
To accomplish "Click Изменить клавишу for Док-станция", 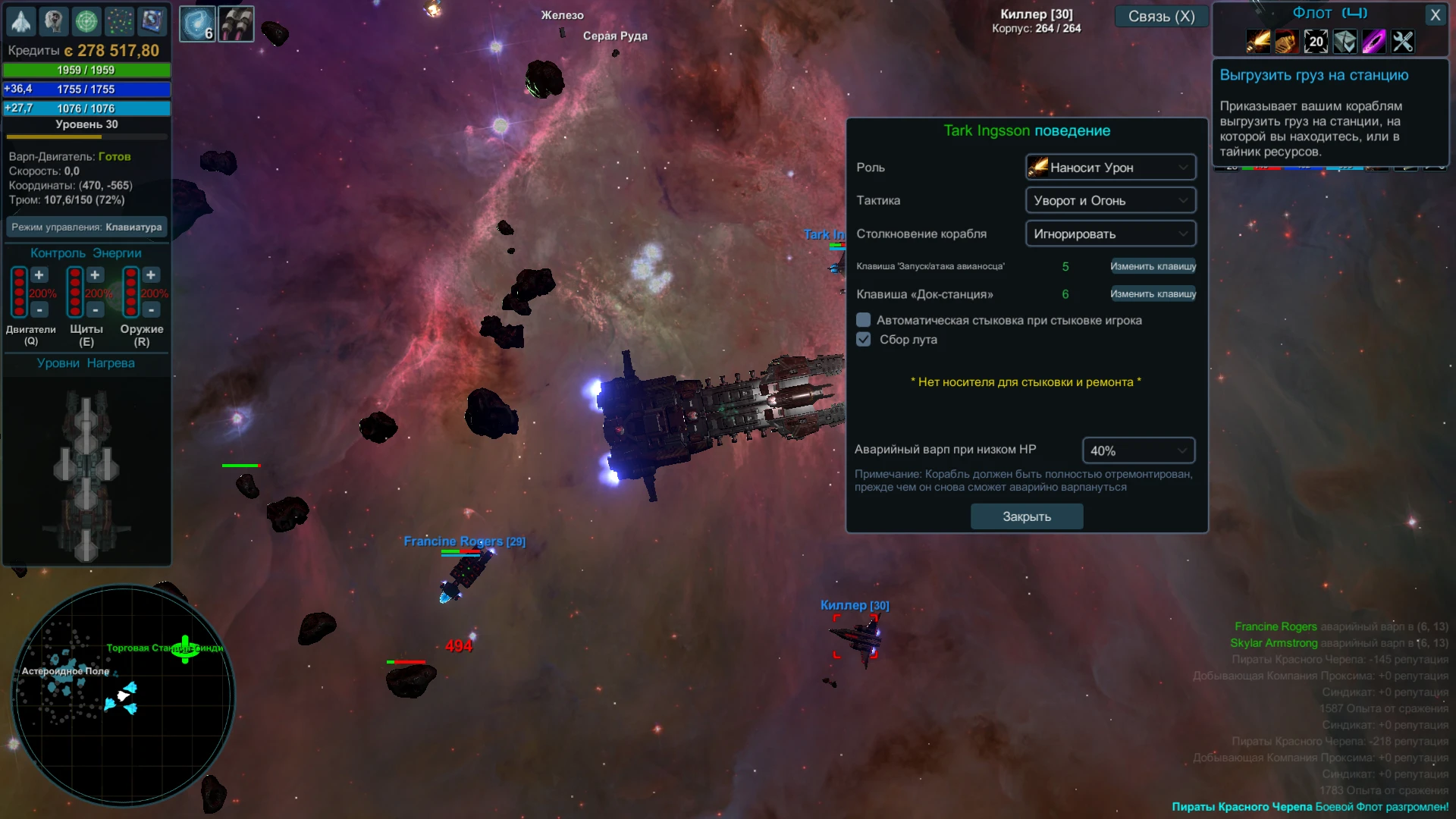I will (1153, 293).
